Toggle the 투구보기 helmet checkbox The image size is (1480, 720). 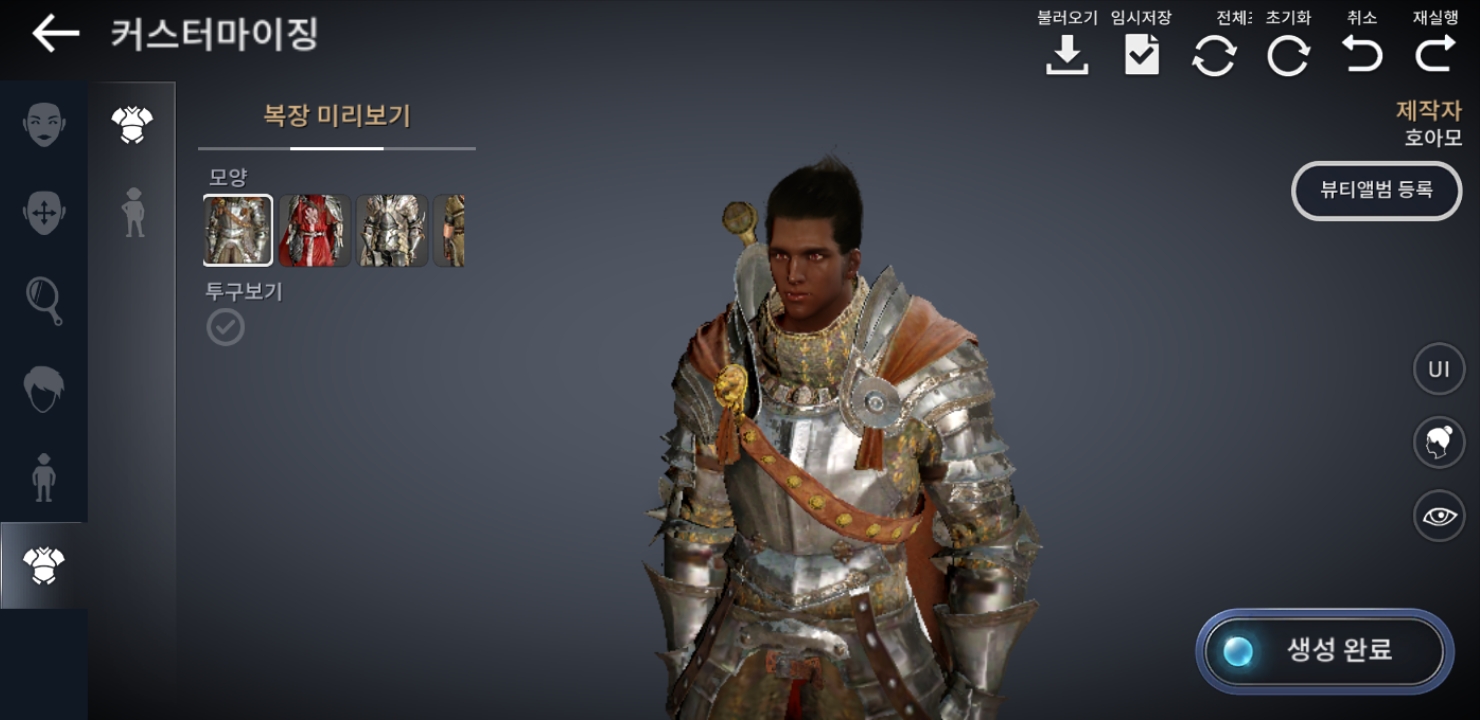coord(225,327)
